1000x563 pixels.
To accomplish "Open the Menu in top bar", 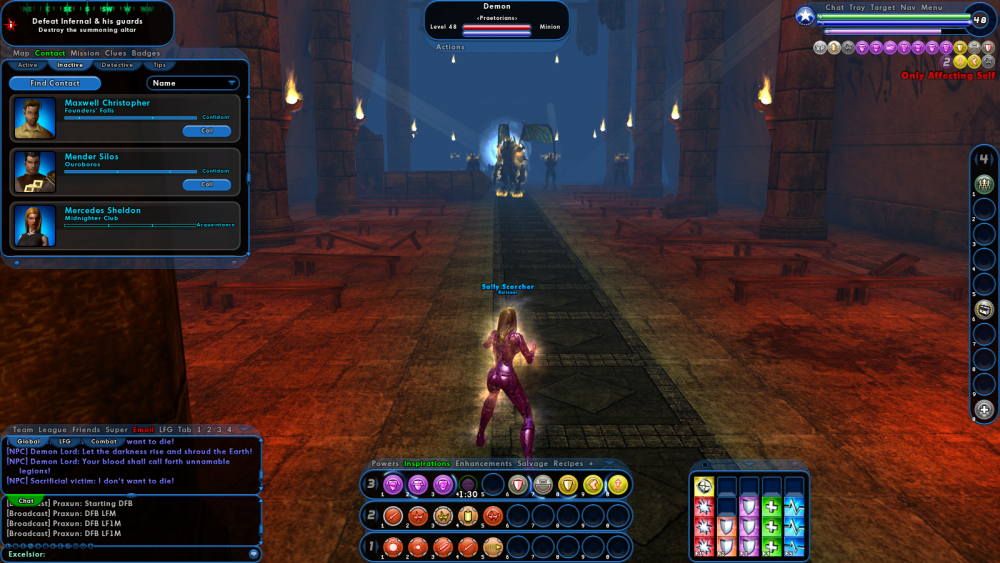I will point(931,8).
